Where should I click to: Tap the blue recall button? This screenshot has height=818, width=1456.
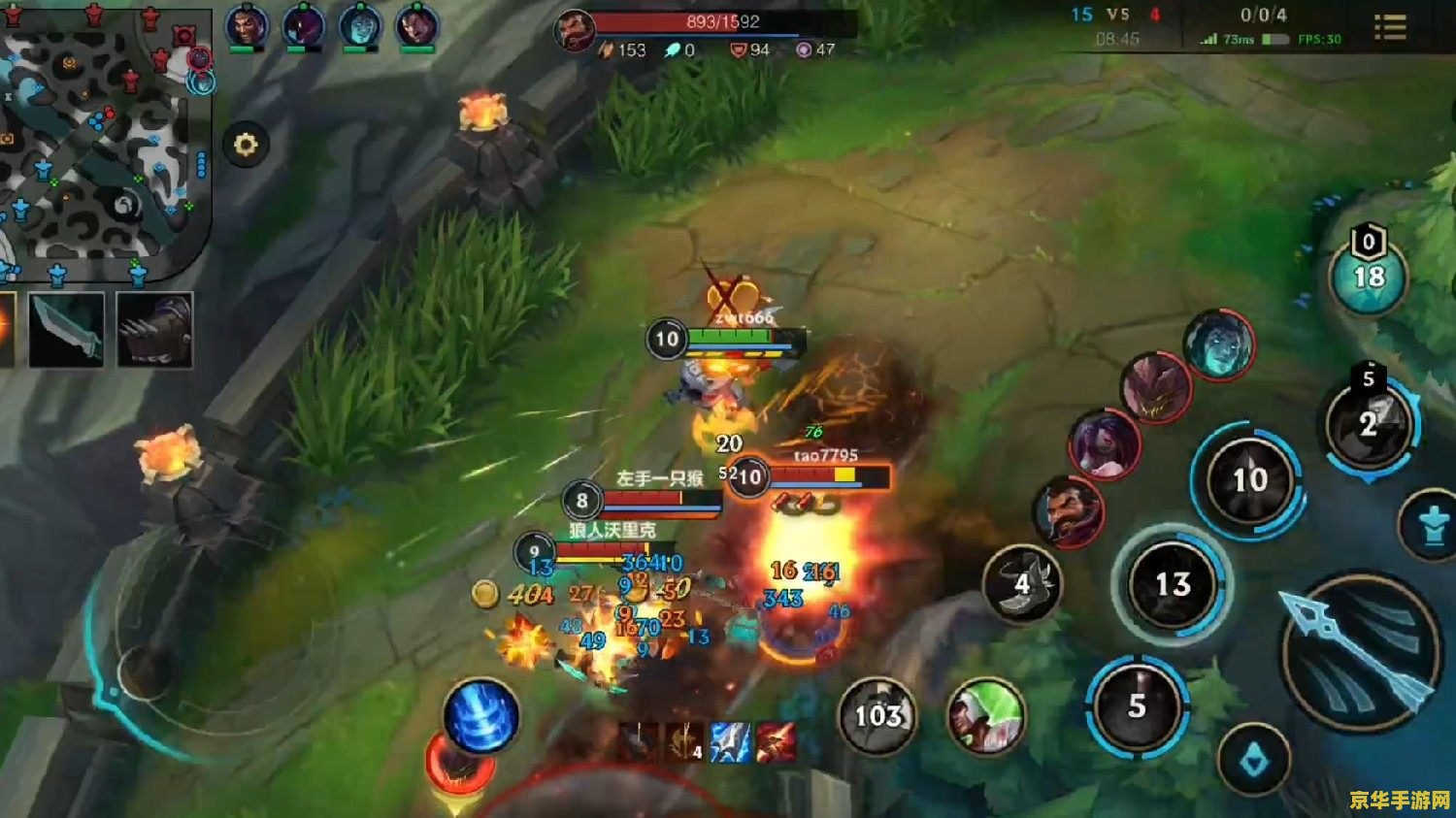[x=480, y=717]
